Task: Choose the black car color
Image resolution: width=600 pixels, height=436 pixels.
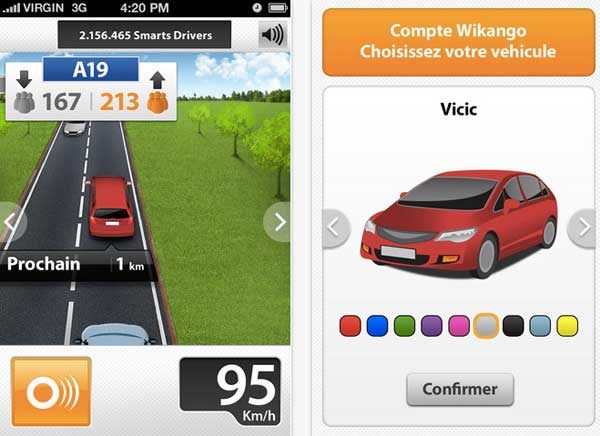Action: [513, 325]
